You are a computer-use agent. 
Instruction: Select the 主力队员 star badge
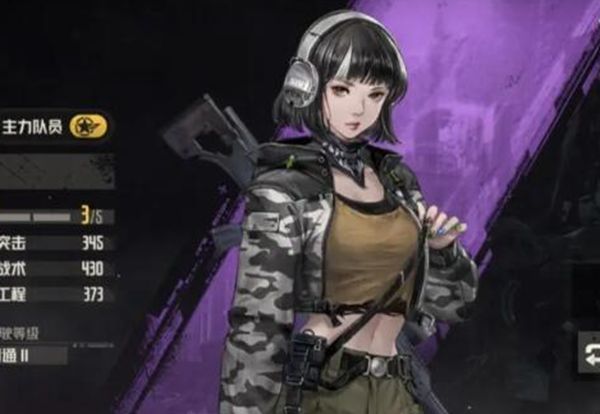point(87,127)
